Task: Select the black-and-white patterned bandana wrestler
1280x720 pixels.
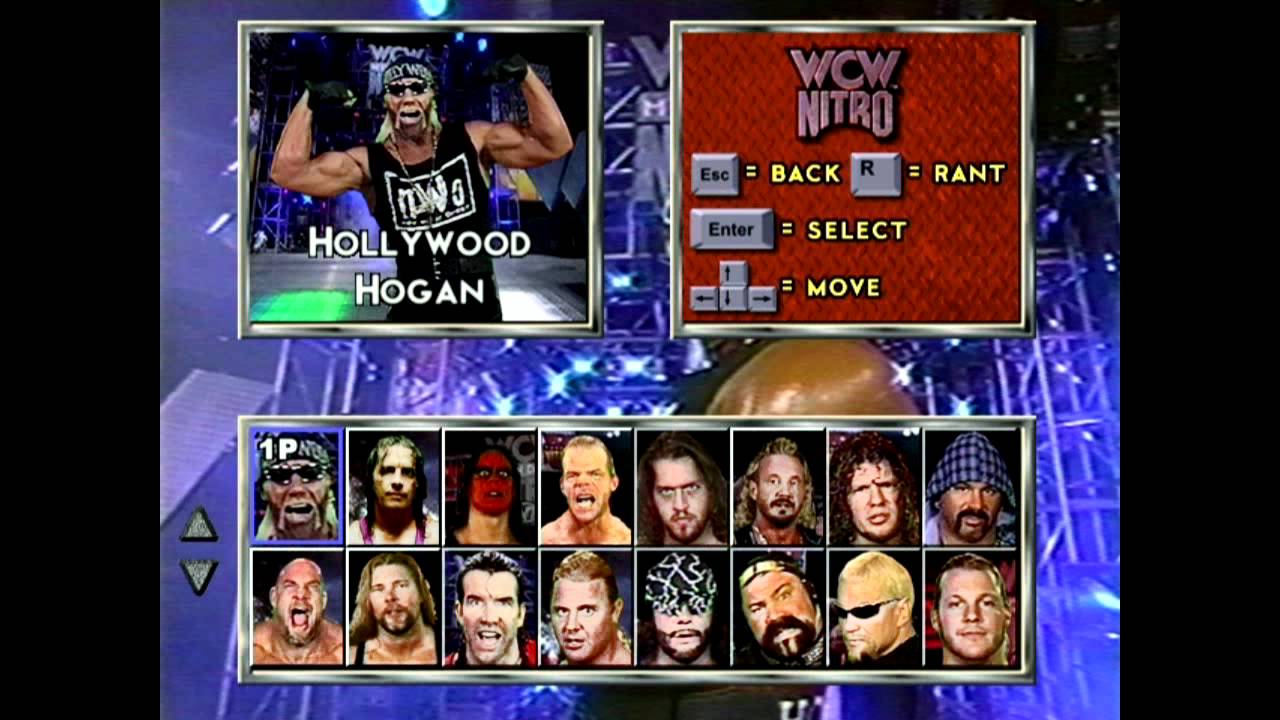Action: click(683, 607)
